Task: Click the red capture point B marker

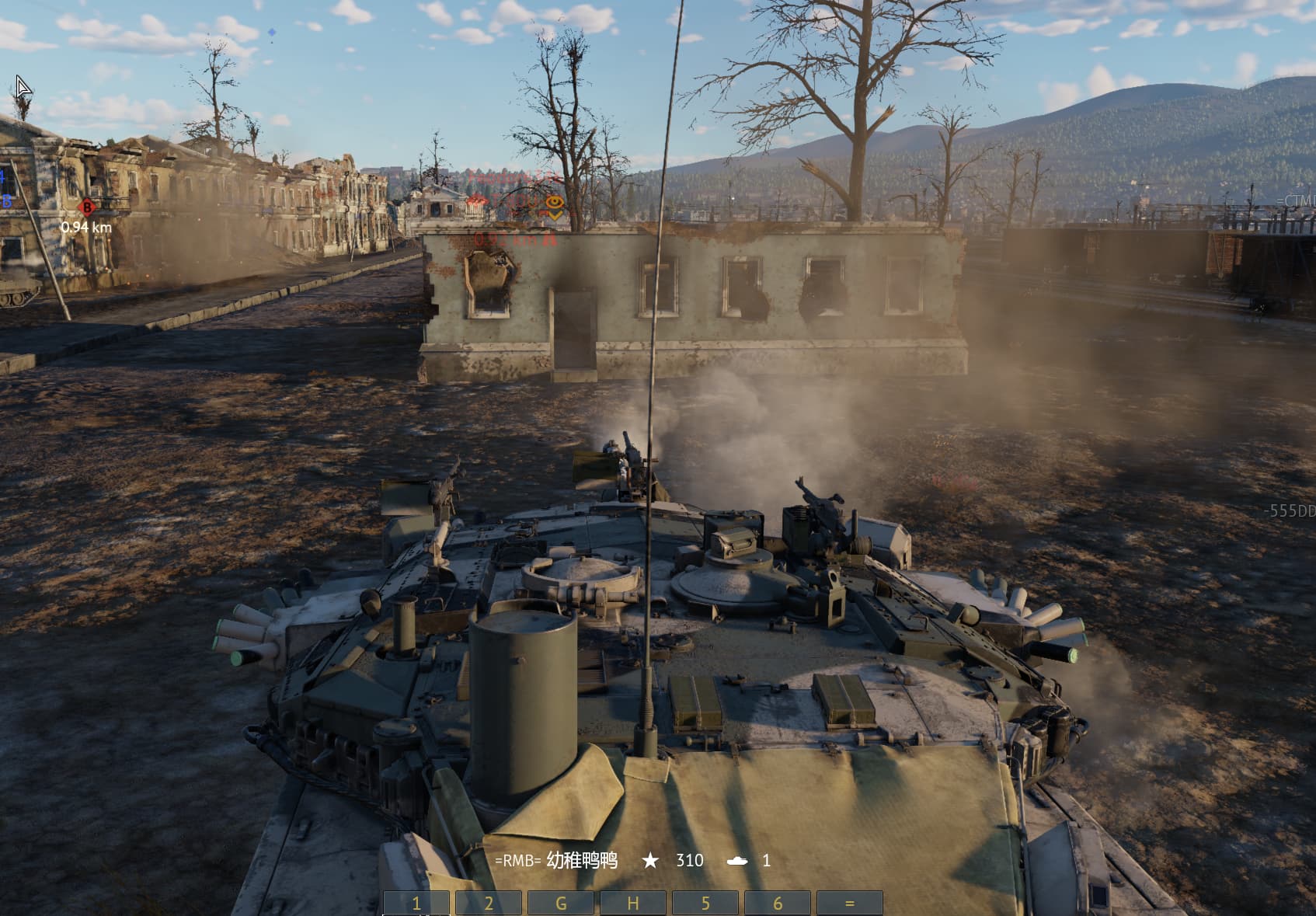Action: 87,207
